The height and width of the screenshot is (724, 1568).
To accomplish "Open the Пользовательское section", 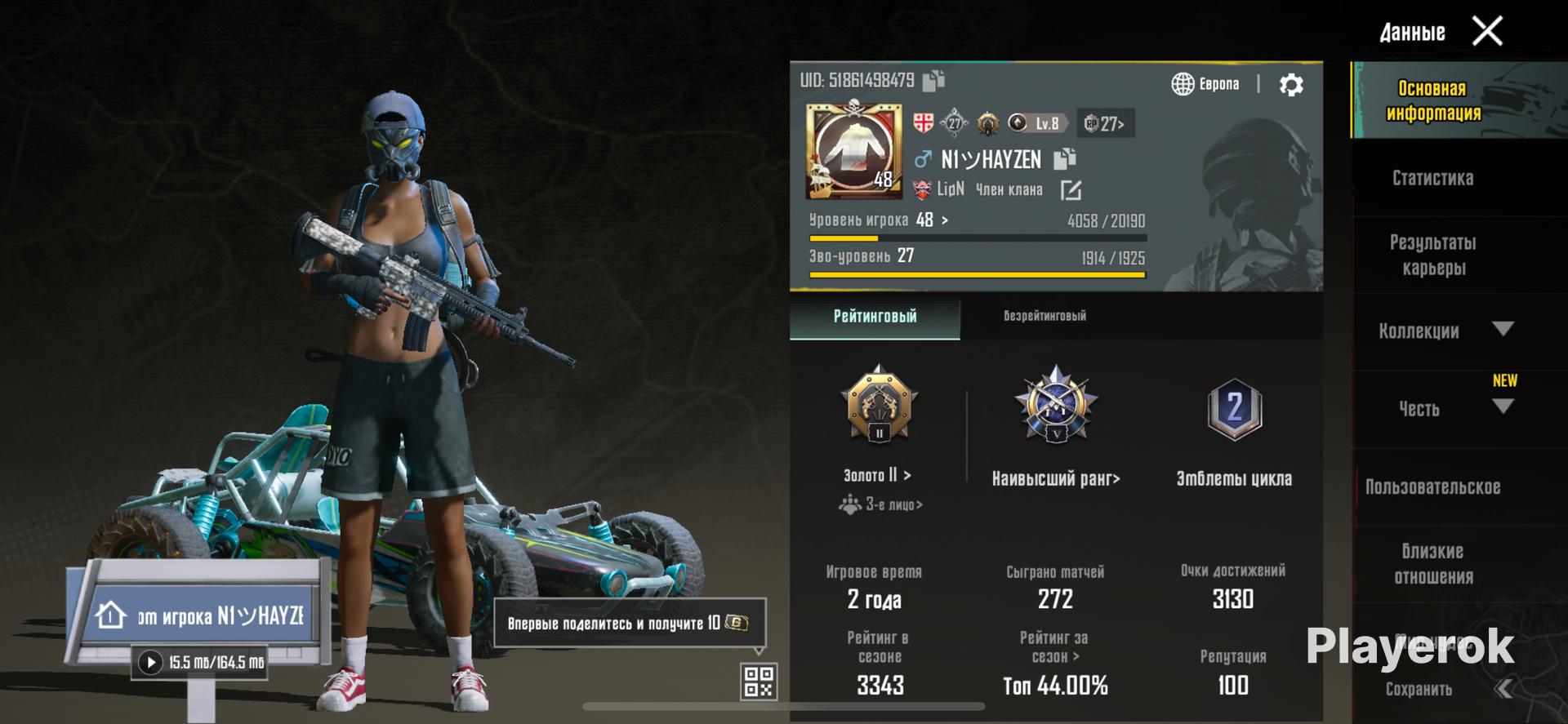I will pyautogui.click(x=1432, y=487).
